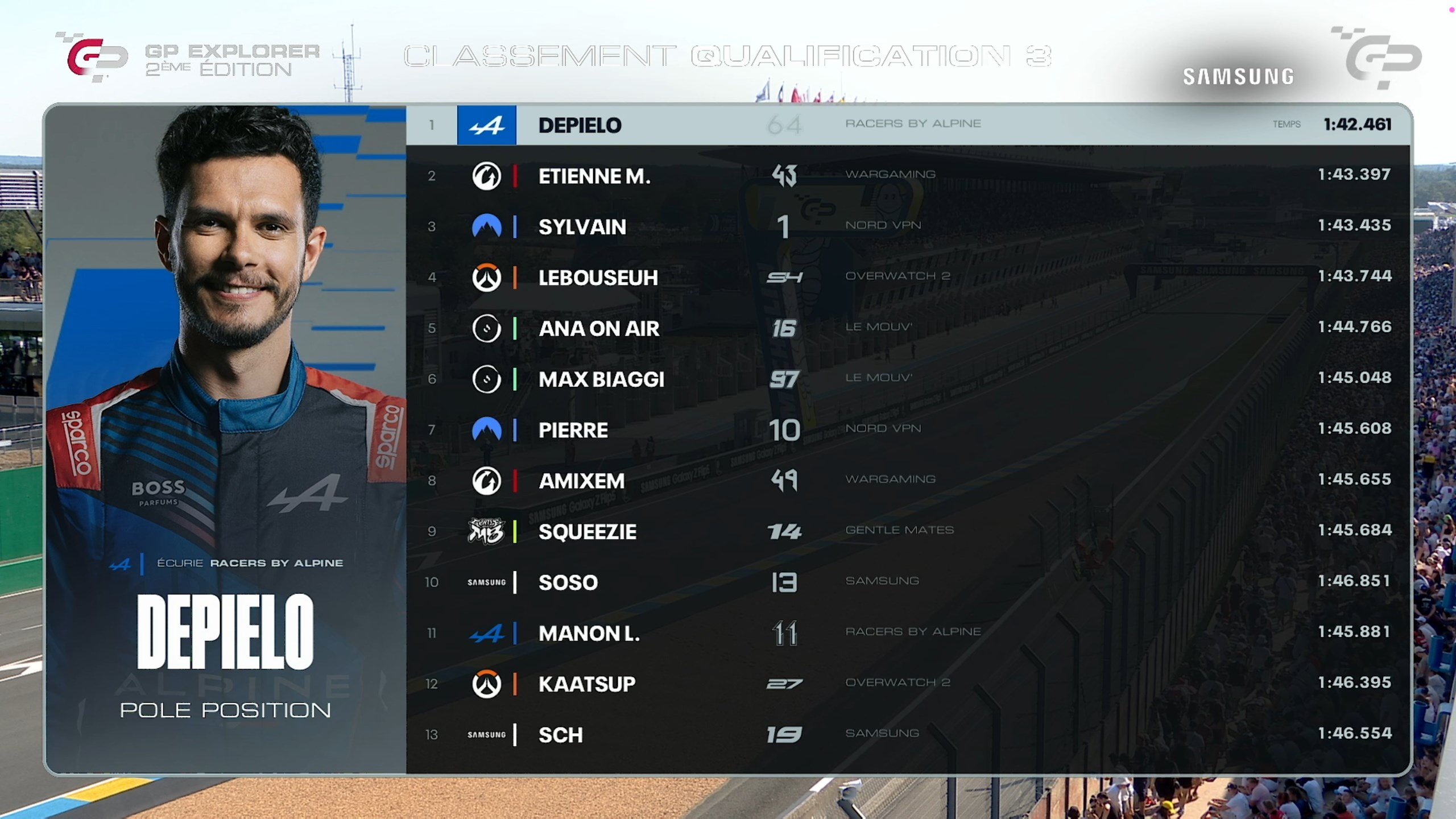
Task: Click SYLVAIN's row in the standings
Action: (908, 226)
